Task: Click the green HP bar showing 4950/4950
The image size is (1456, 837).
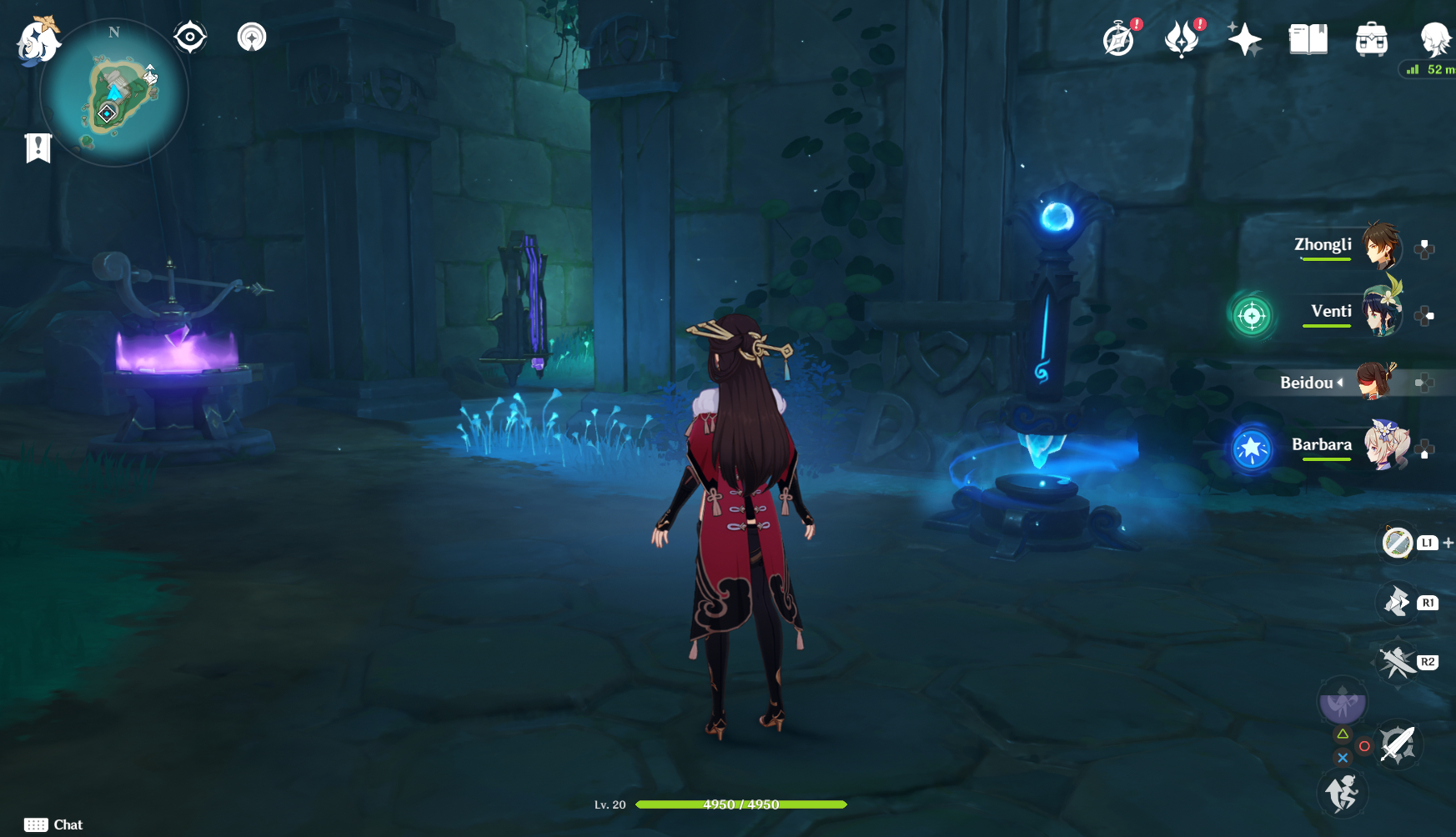Action: coord(740,805)
